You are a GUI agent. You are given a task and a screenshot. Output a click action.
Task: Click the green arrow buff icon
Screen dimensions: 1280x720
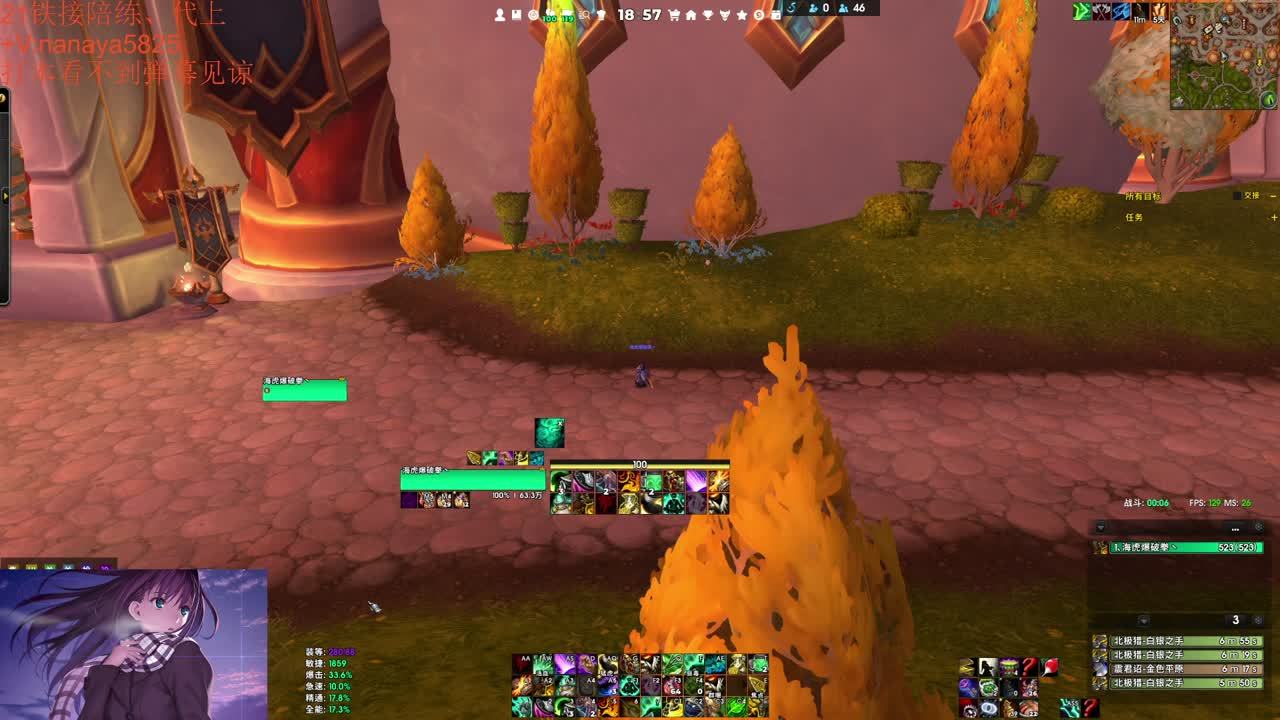pyautogui.click(x=1081, y=11)
